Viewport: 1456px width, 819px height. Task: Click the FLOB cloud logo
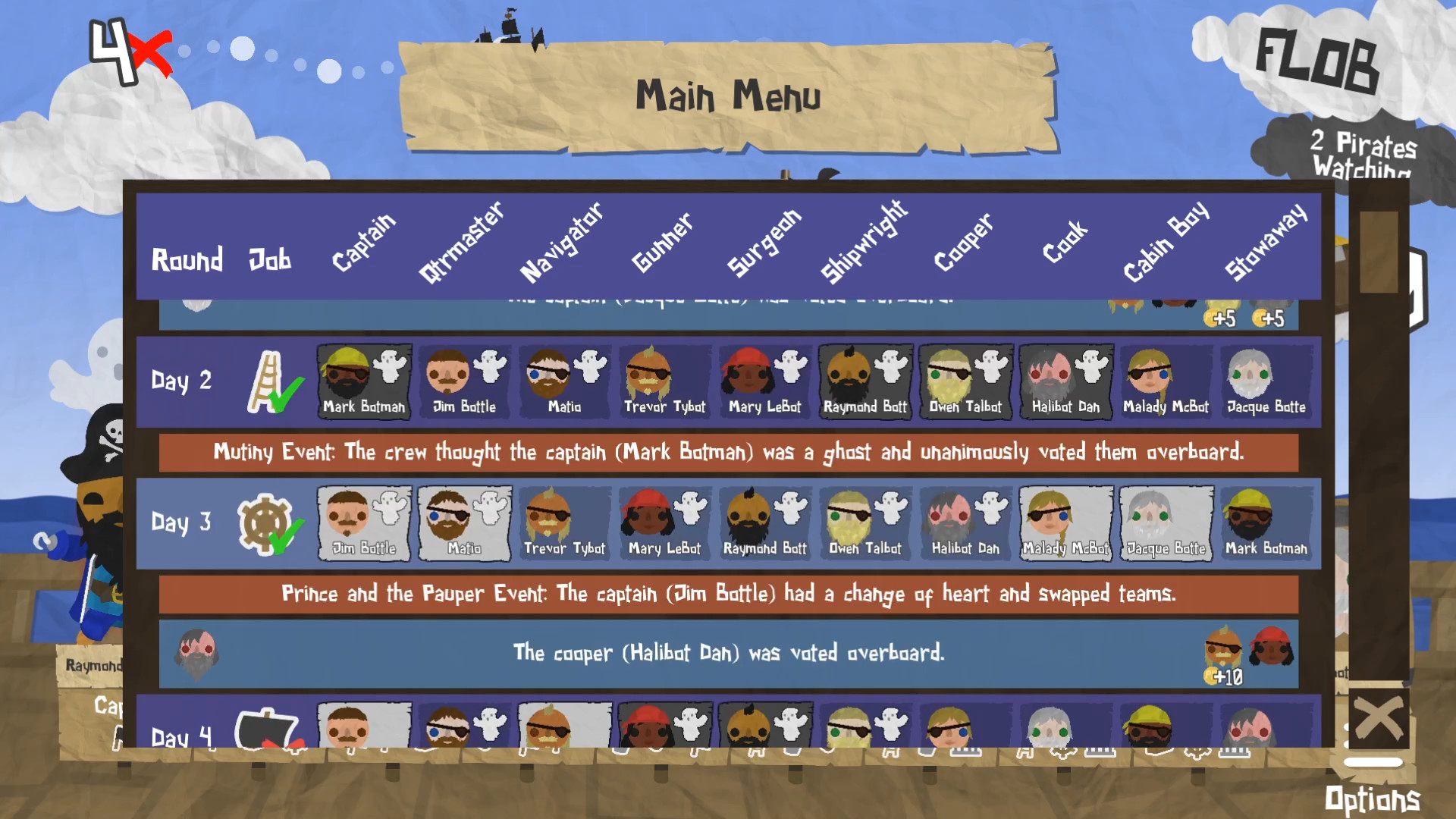point(1319,57)
